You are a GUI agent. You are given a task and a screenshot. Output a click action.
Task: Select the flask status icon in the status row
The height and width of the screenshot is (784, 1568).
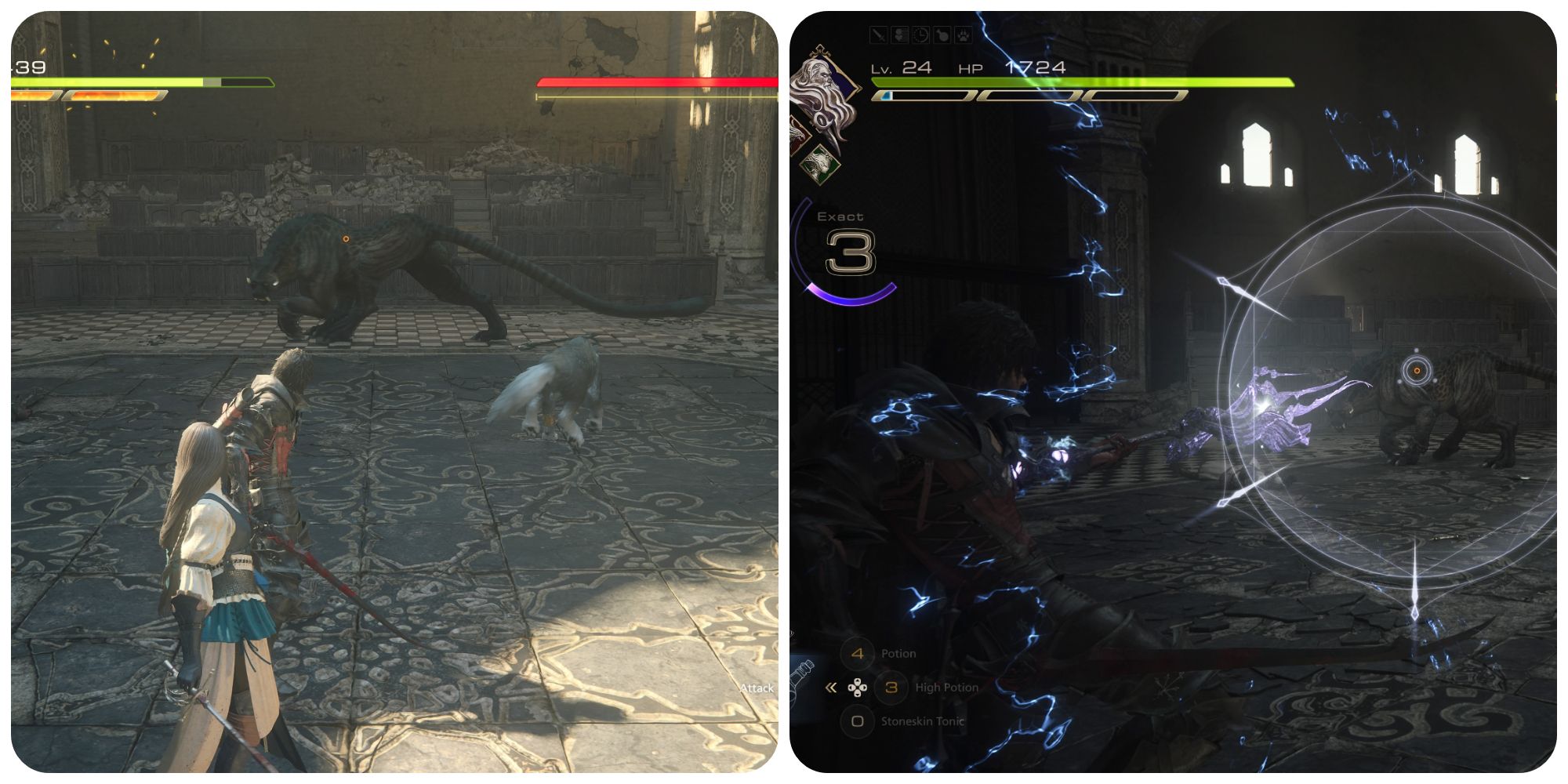942,34
